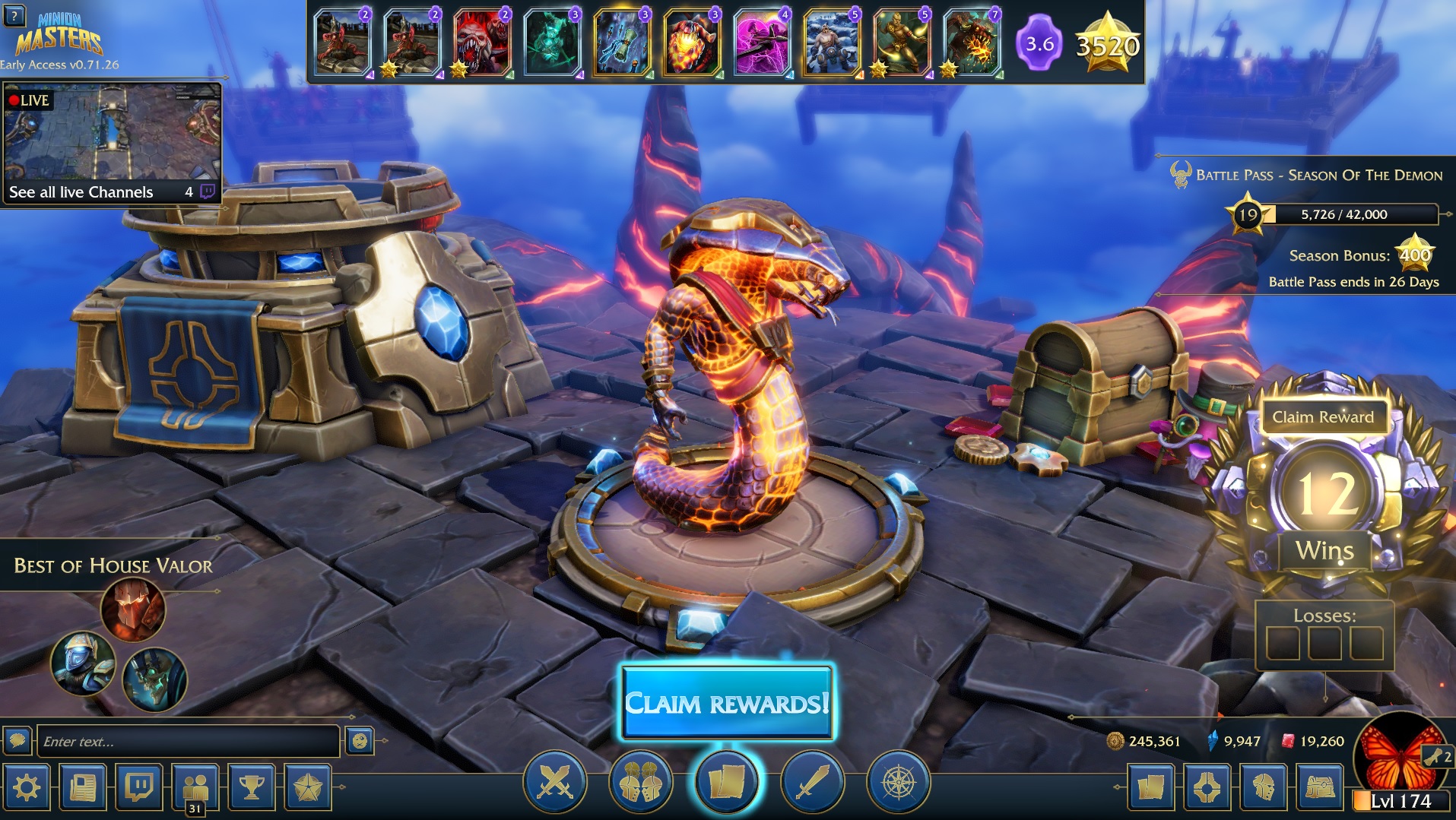Open the emote picker face icon
This screenshot has height=820, width=1456.
click(360, 740)
